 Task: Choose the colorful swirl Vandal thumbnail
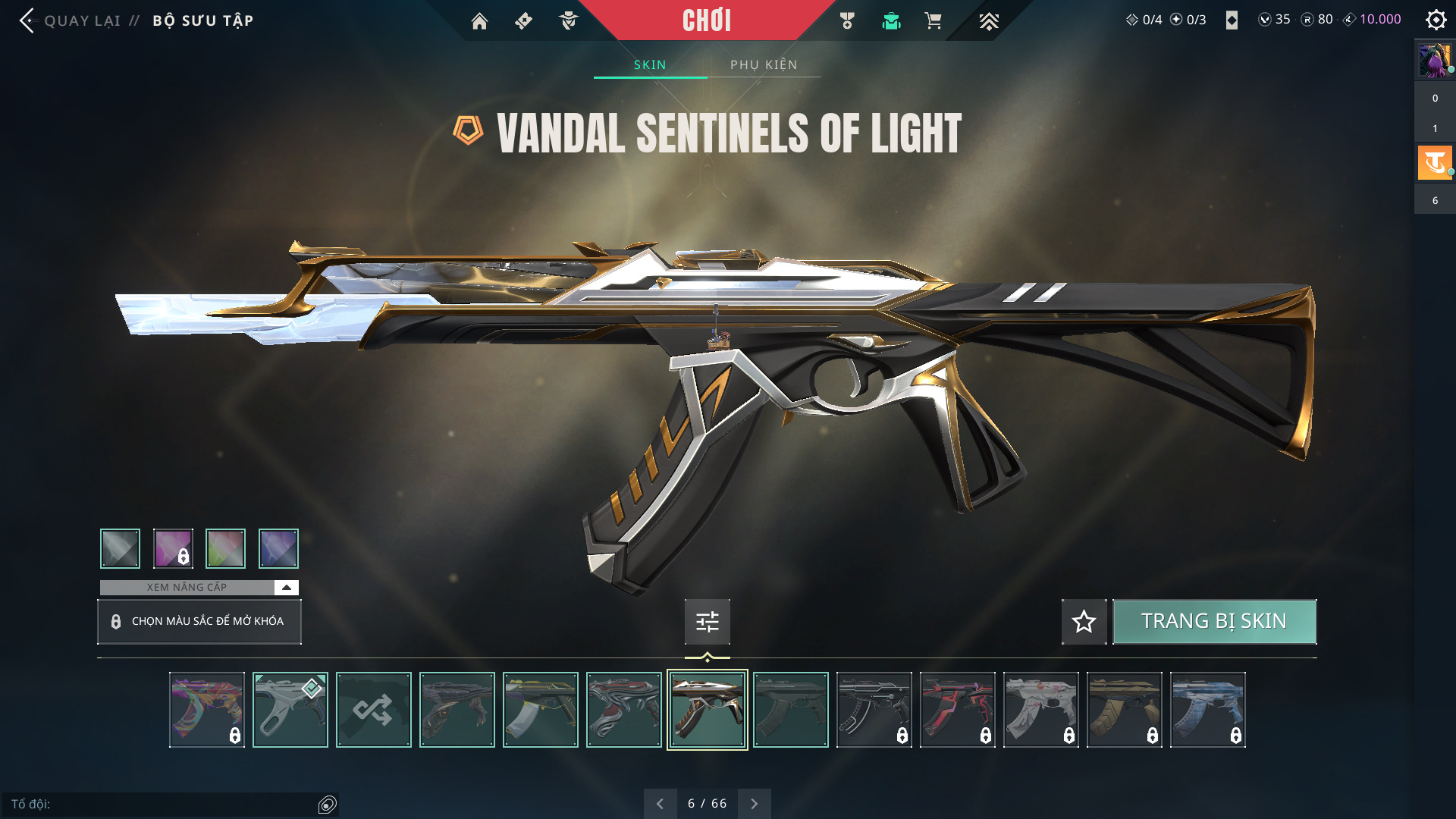(206, 710)
